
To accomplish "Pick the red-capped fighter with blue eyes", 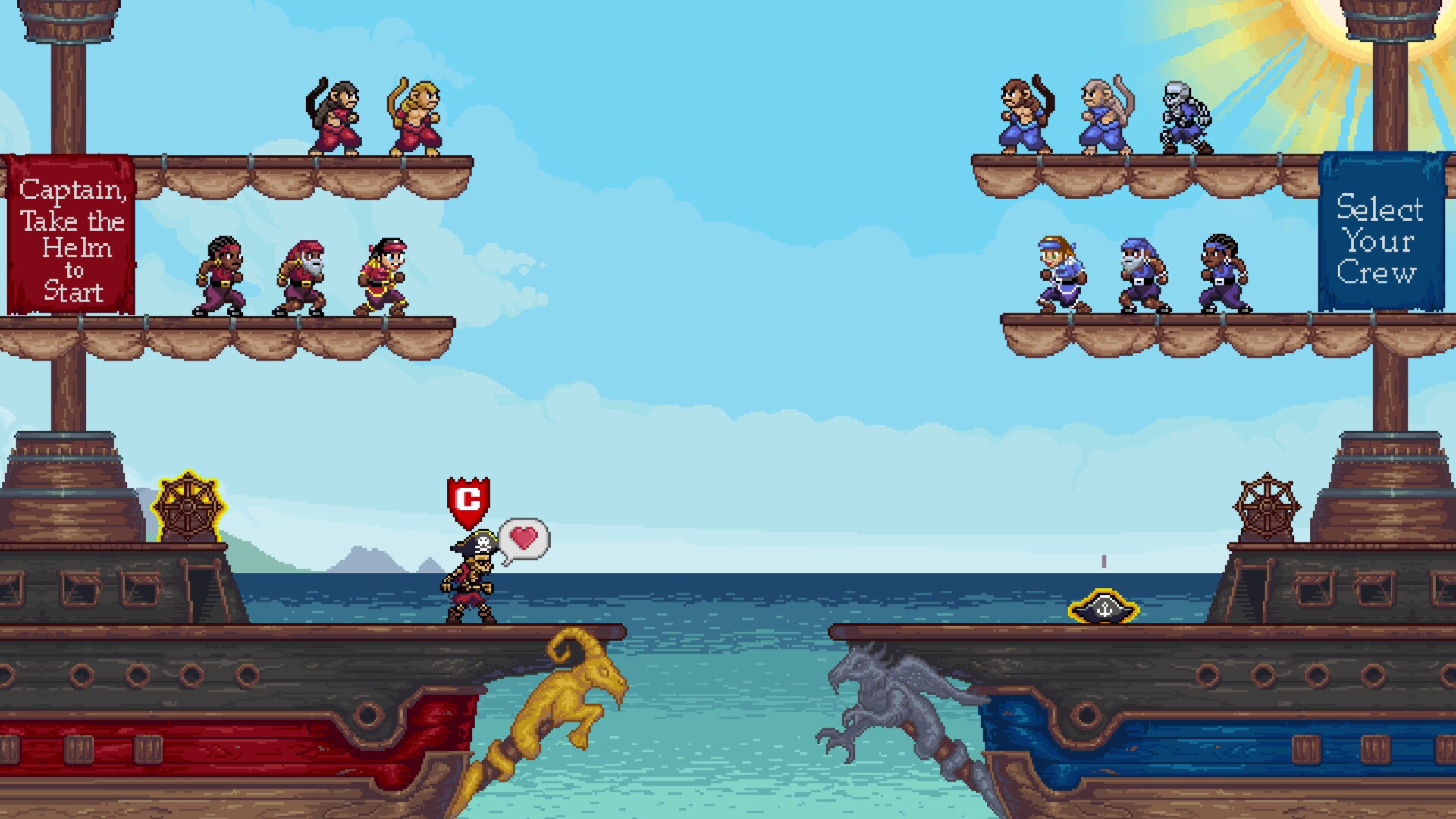I will [x=379, y=273].
